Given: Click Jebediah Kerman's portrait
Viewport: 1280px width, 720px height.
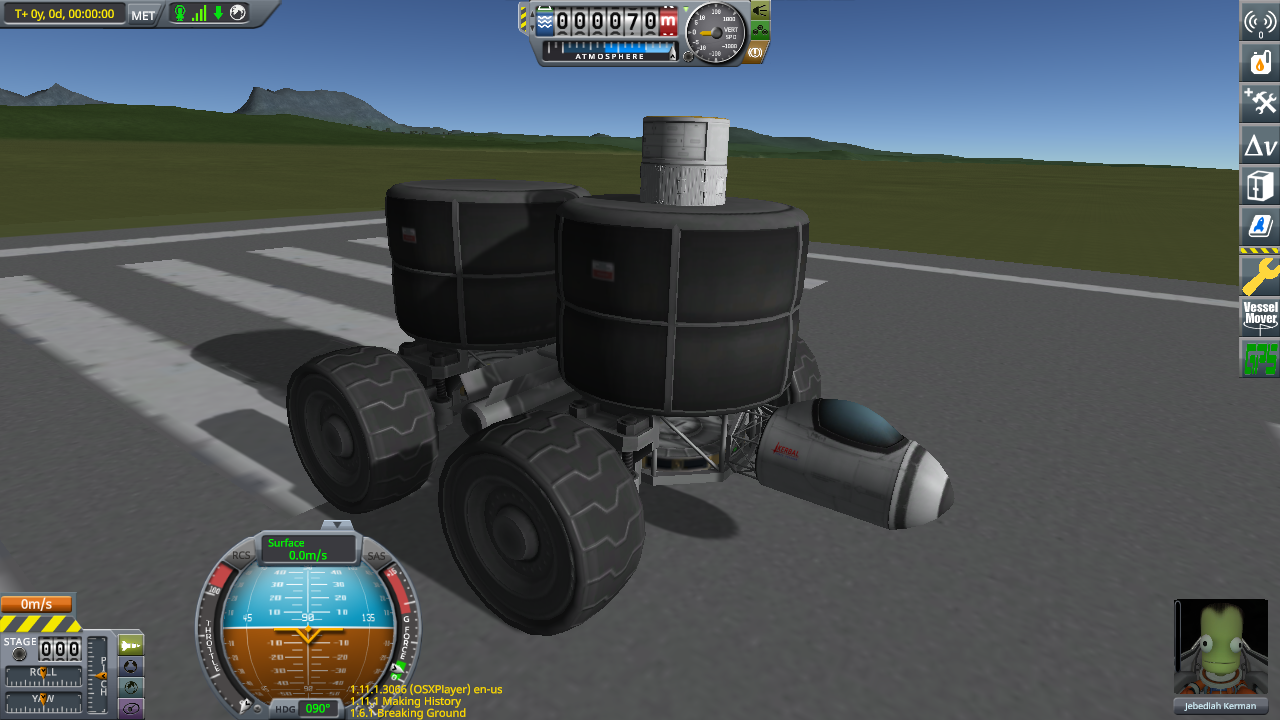Looking at the screenshot, I should pyautogui.click(x=1220, y=645).
